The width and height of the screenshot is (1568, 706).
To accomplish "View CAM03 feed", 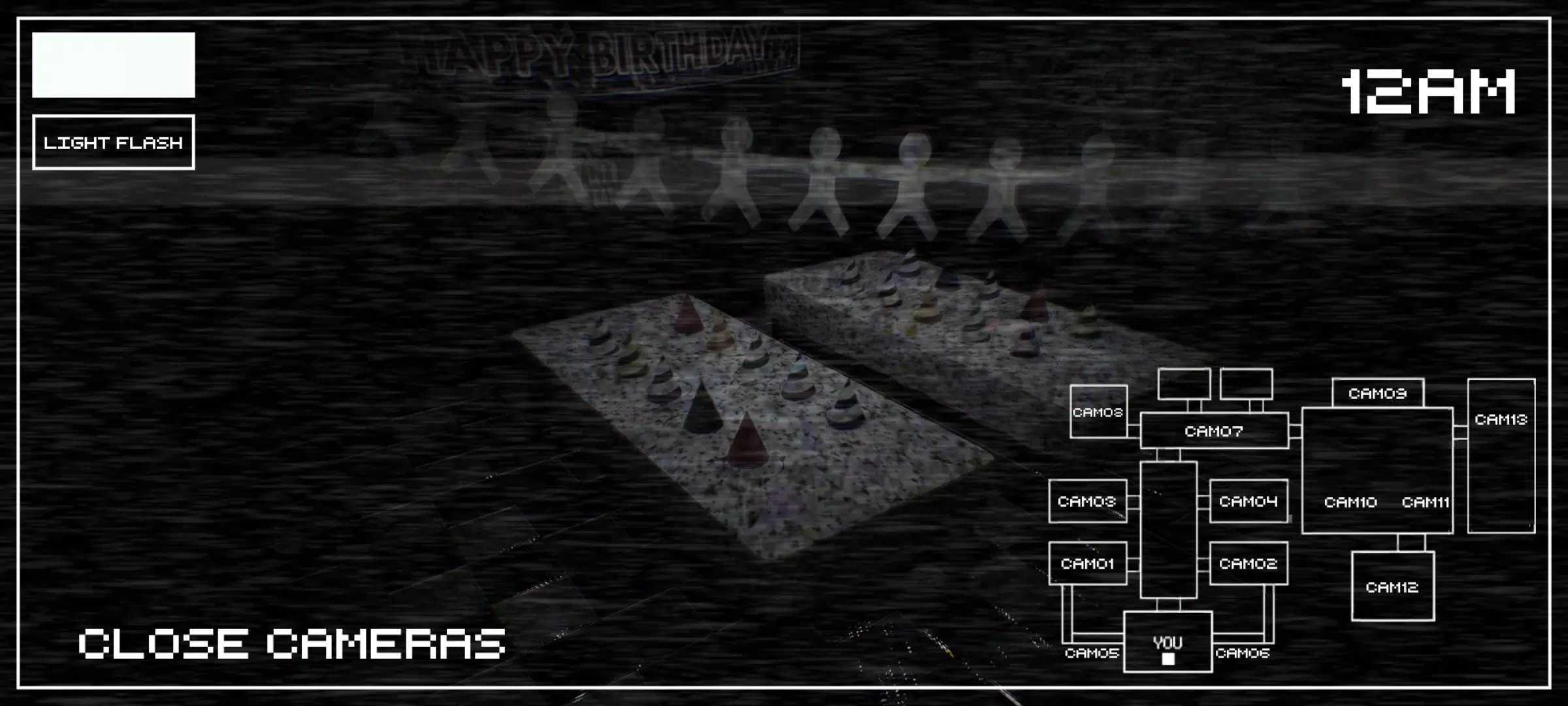I will point(1087,501).
